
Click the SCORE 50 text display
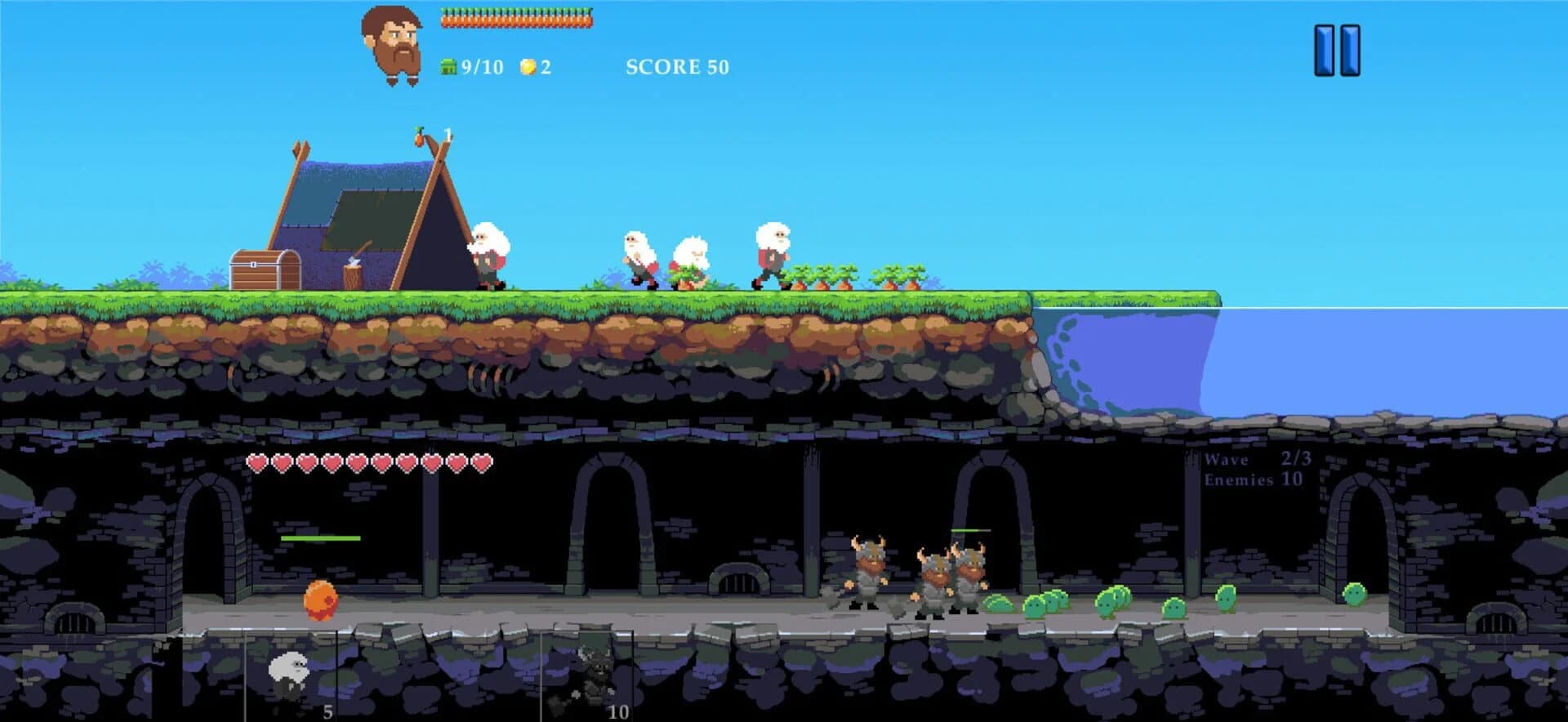pos(676,67)
